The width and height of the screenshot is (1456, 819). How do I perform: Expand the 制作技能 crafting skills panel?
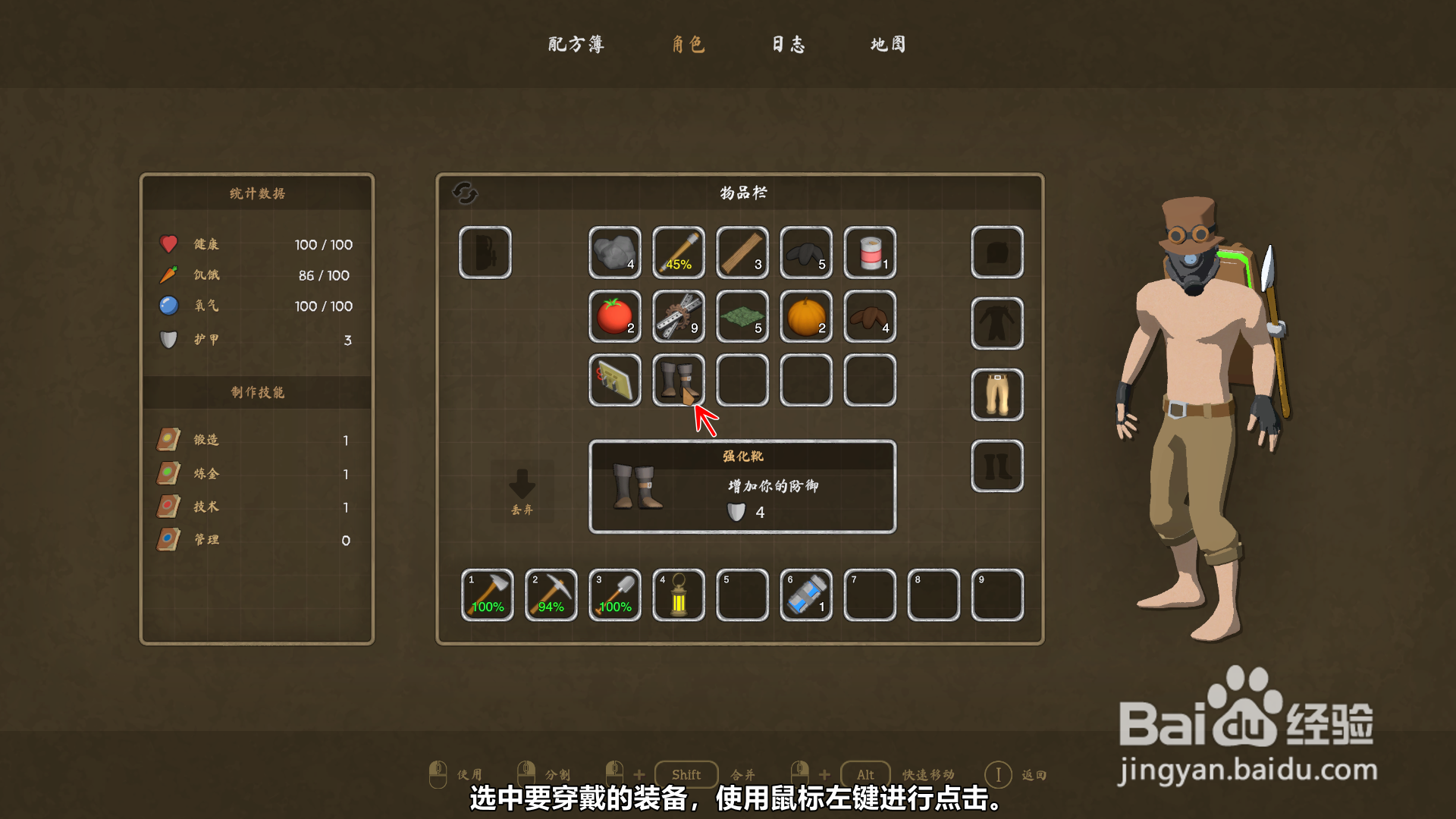(256, 393)
